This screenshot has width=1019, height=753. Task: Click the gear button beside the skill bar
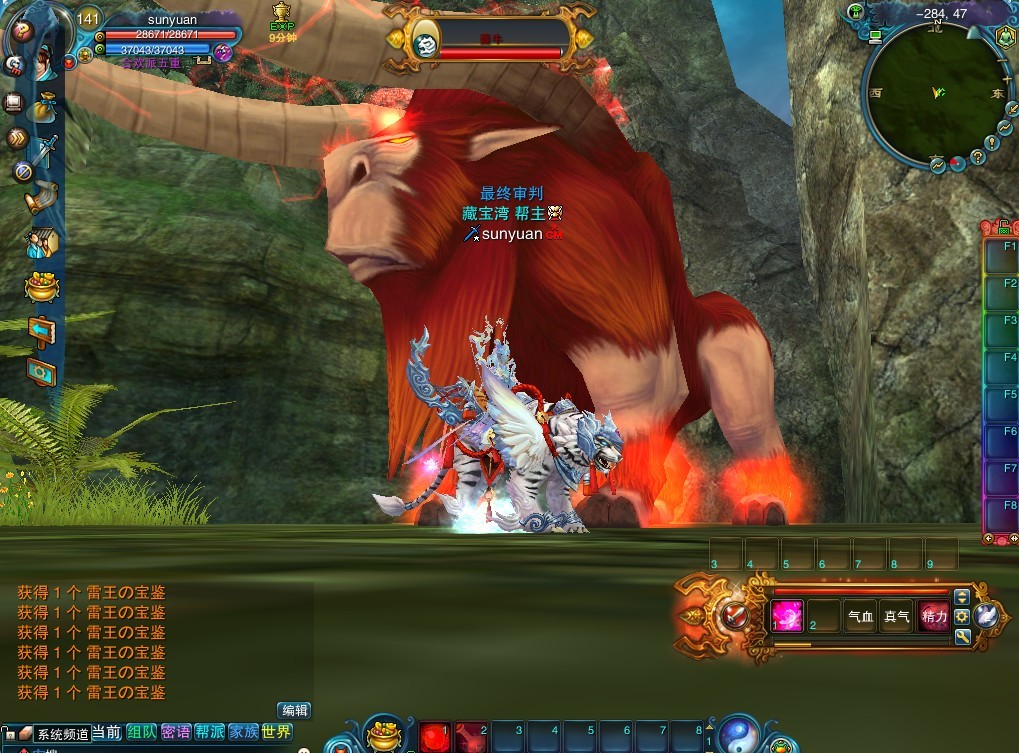point(962,617)
